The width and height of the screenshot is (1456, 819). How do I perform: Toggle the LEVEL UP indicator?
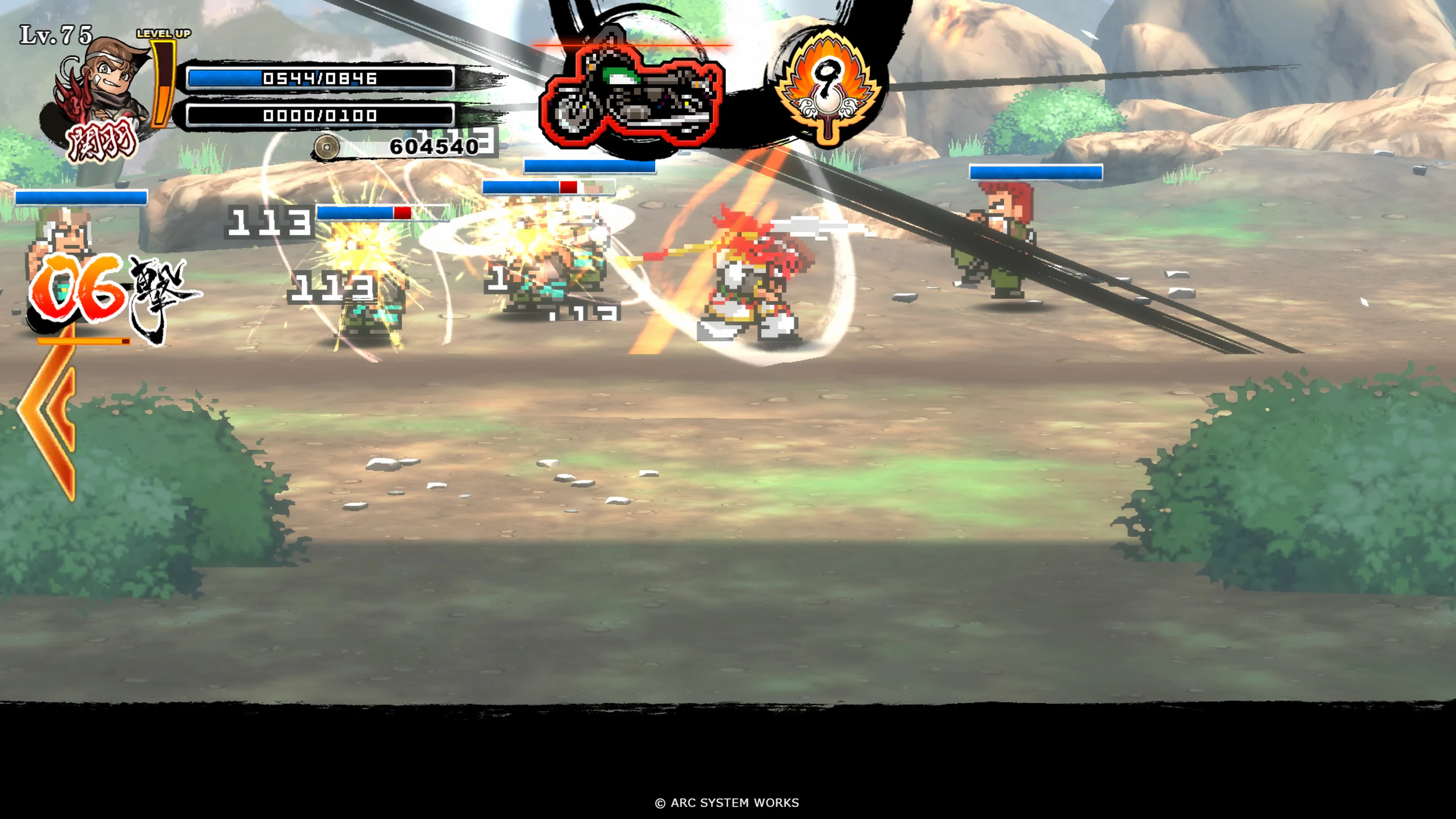[x=164, y=34]
